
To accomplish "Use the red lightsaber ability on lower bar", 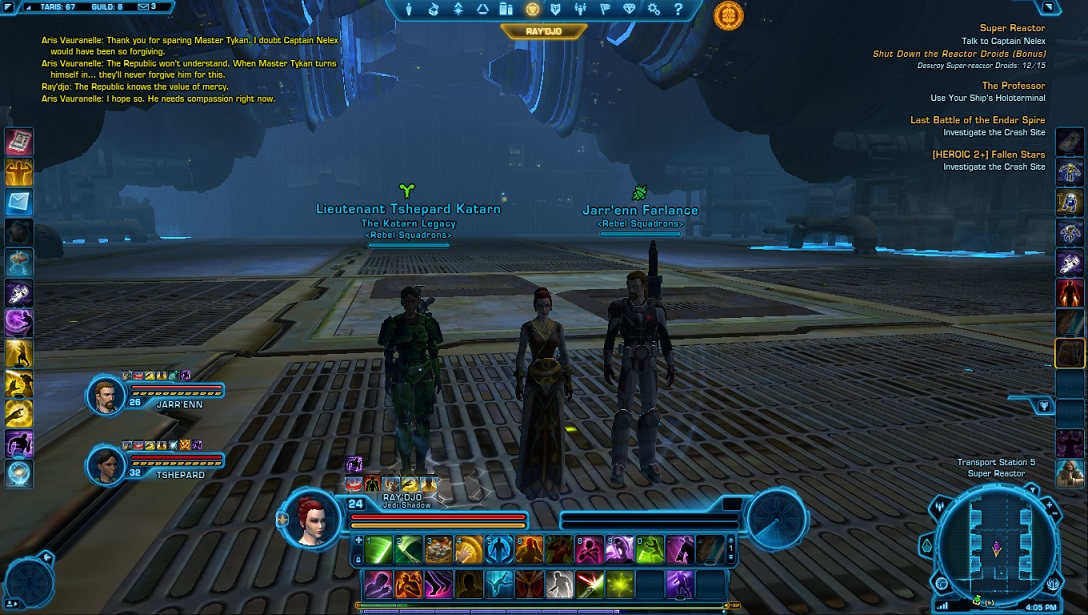I will pyautogui.click(x=590, y=584).
